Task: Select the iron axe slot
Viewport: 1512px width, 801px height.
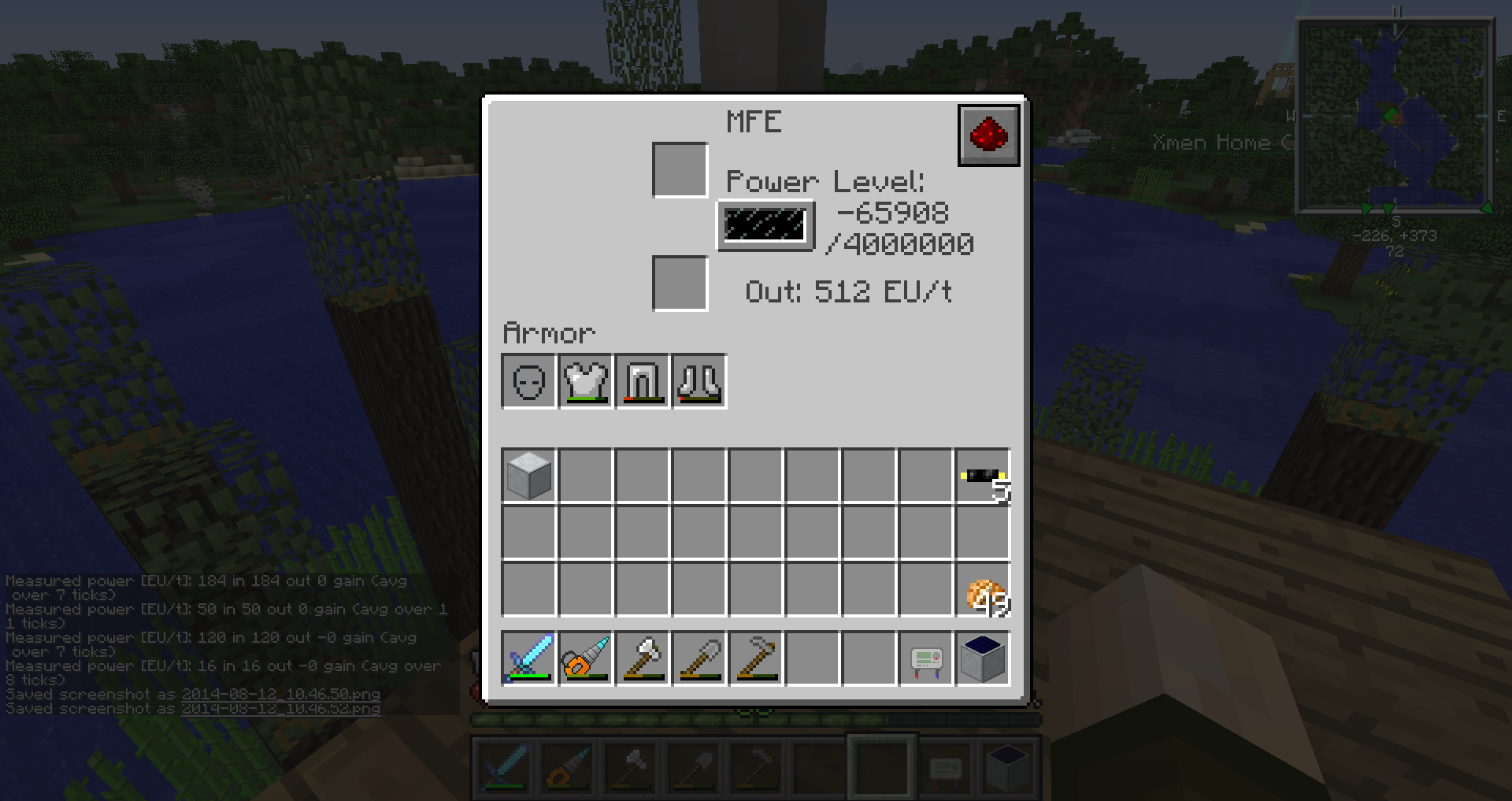Action: tap(642, 658)
